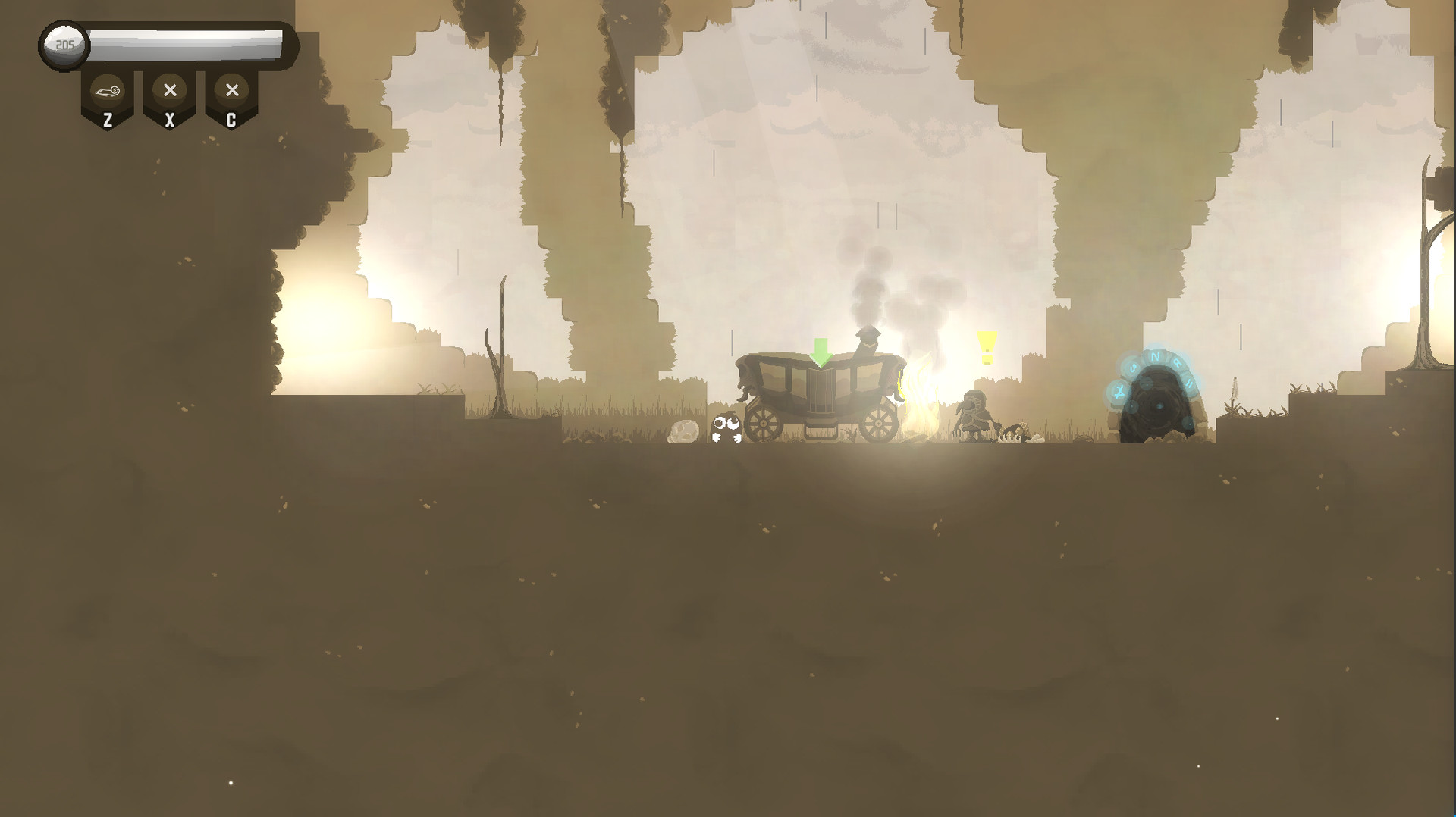Click the health orb showing 205
The height and width of the screenshot is (817, 1456).
(x=64, y=44)
